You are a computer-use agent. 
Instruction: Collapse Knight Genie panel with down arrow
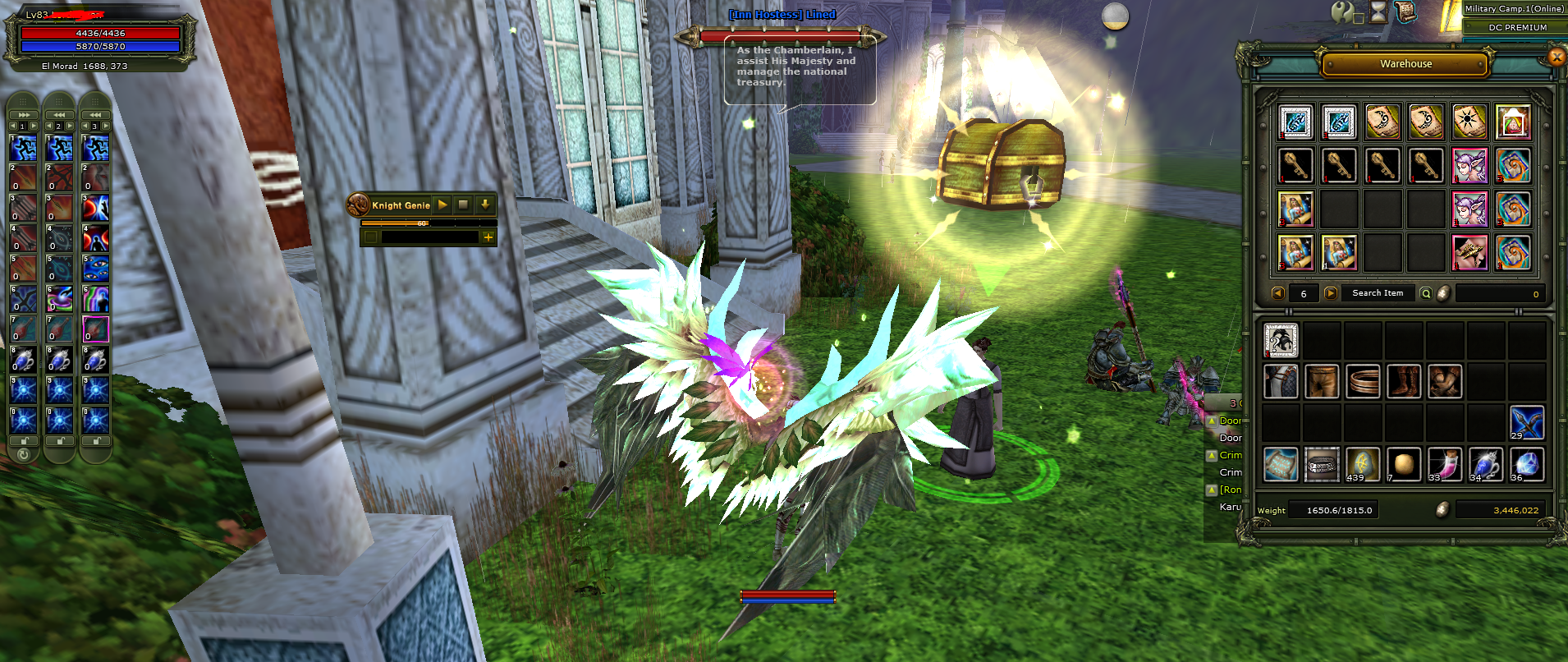(484, 205)
